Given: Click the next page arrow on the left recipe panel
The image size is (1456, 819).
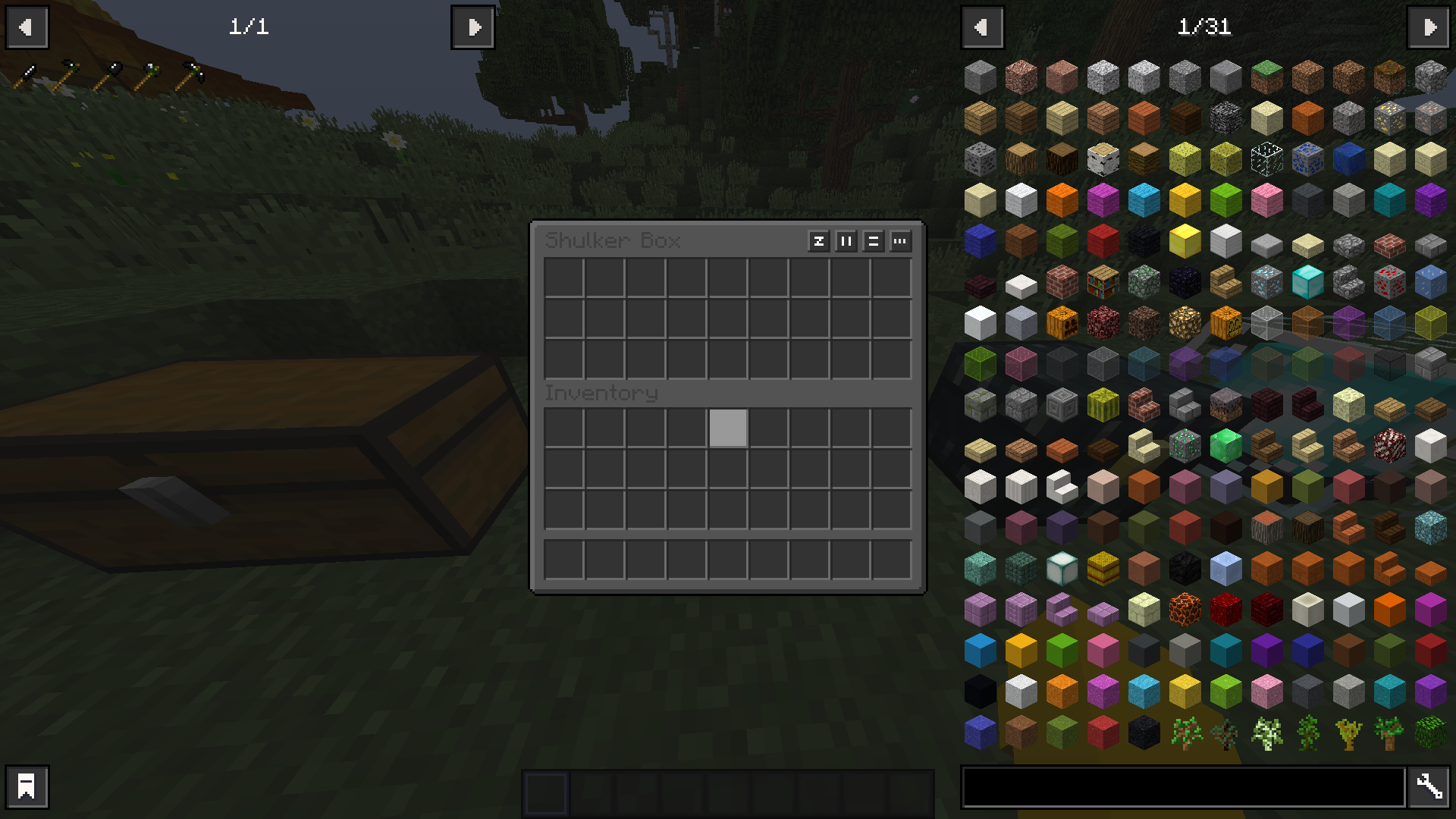Looking at the screenshot, I should [x=472, y=27].
